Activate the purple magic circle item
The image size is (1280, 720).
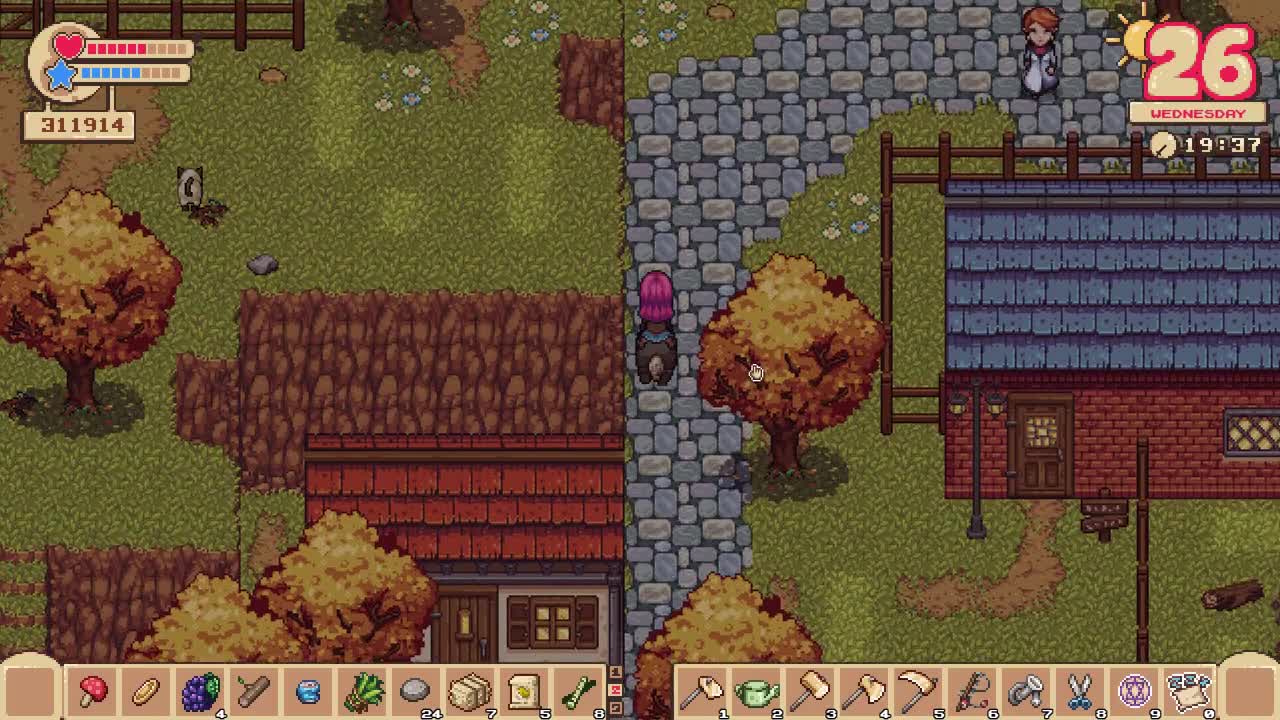[1134, 690]
